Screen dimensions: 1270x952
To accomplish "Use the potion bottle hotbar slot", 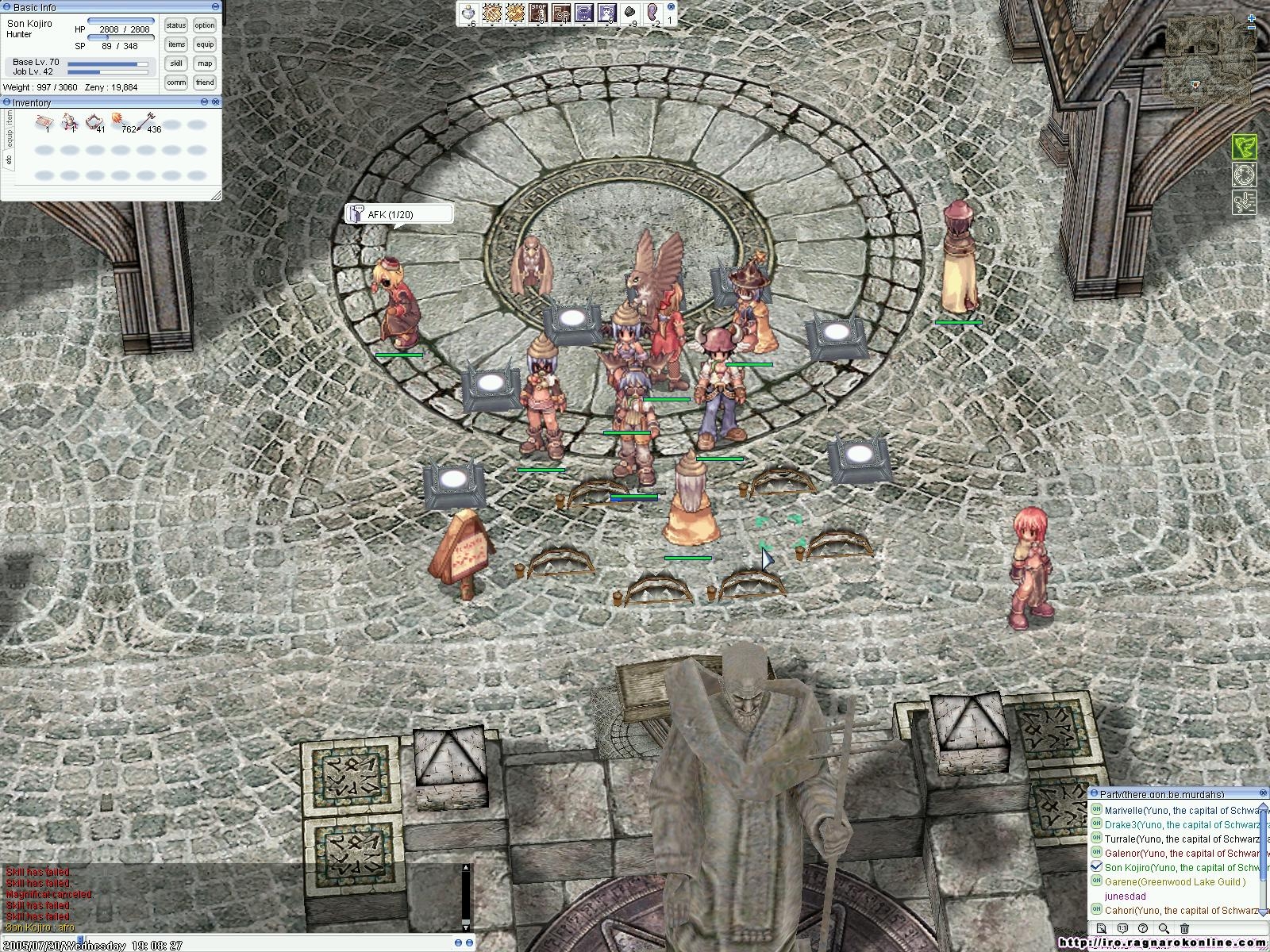I will click(x=470, y=13).
